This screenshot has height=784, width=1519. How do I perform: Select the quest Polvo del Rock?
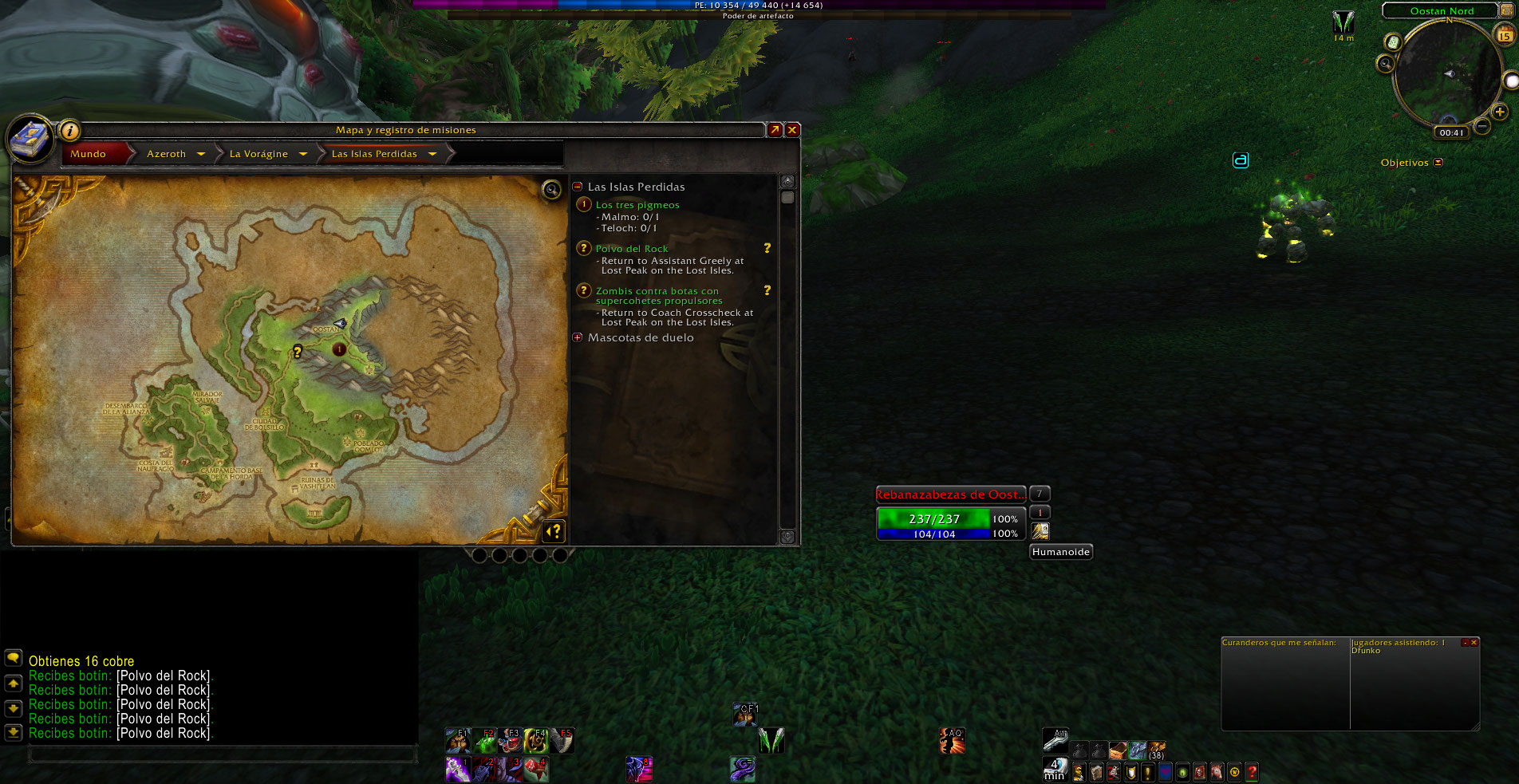click(632, 249)
